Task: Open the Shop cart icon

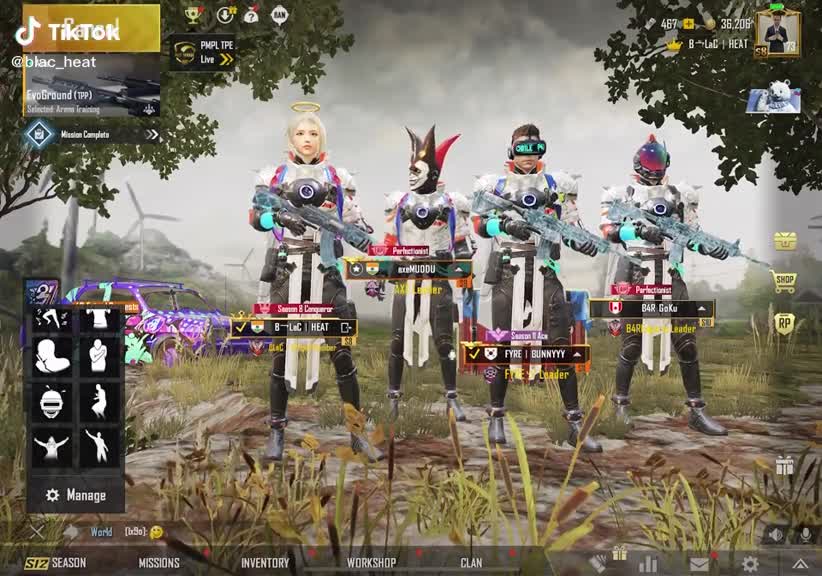Action: point(785,281)
